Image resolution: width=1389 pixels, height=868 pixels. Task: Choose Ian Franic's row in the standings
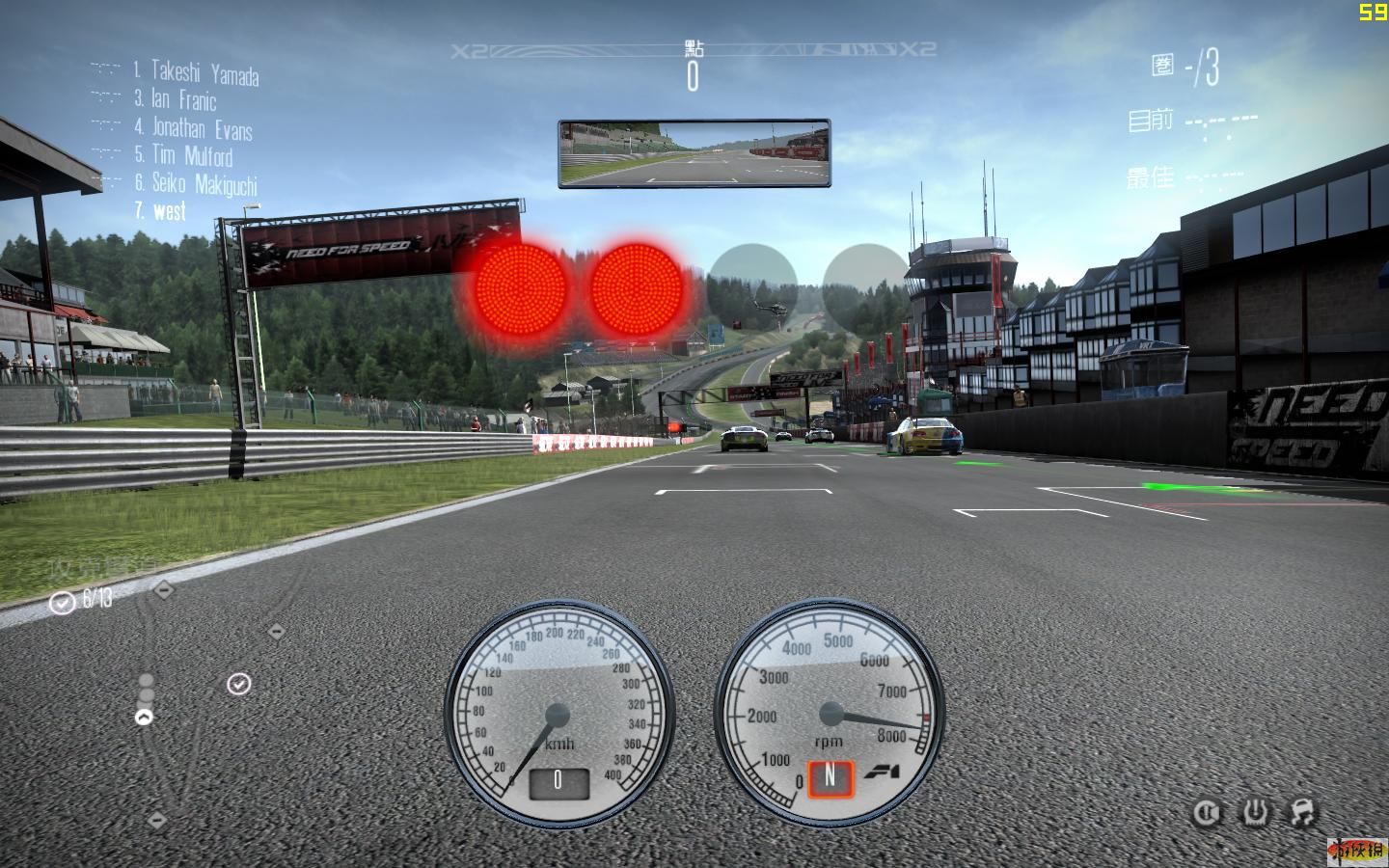click(183, 99)
